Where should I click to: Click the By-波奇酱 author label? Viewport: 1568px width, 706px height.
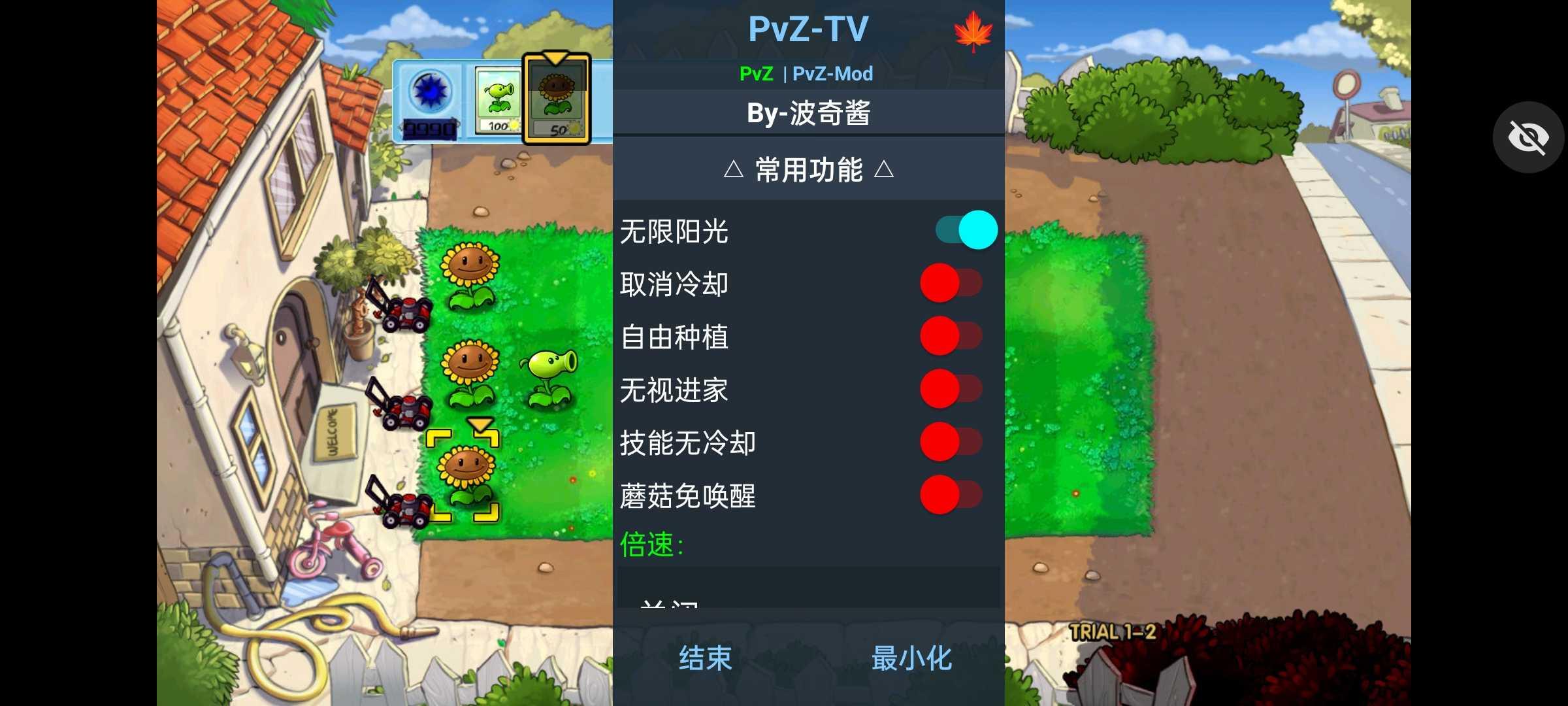pyautogui.click(x=808, y=112)
